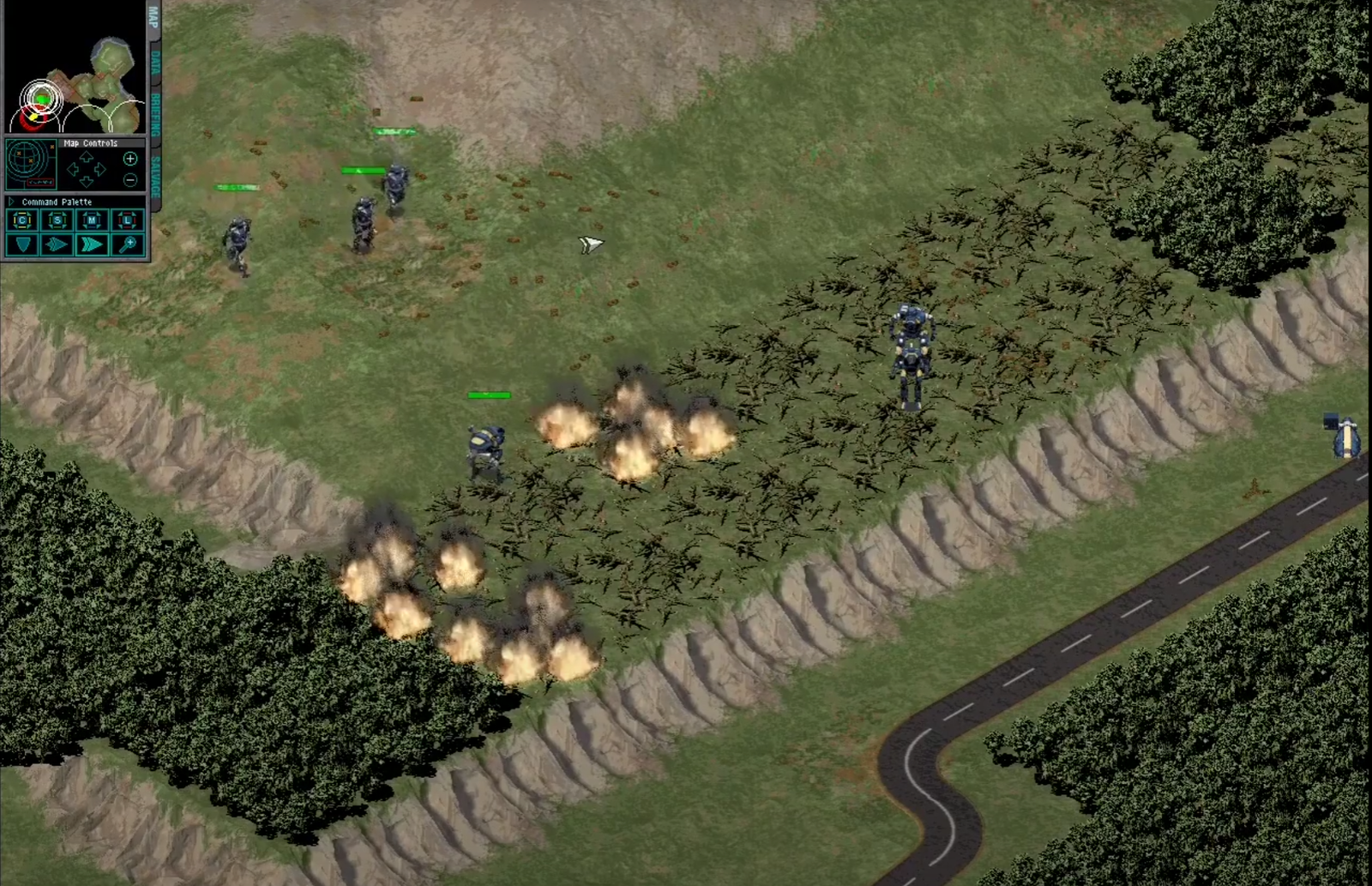Activate the double-chevron run command
Image resolution: width=1372 pixels, height=886 pixels.
point(92,245)
